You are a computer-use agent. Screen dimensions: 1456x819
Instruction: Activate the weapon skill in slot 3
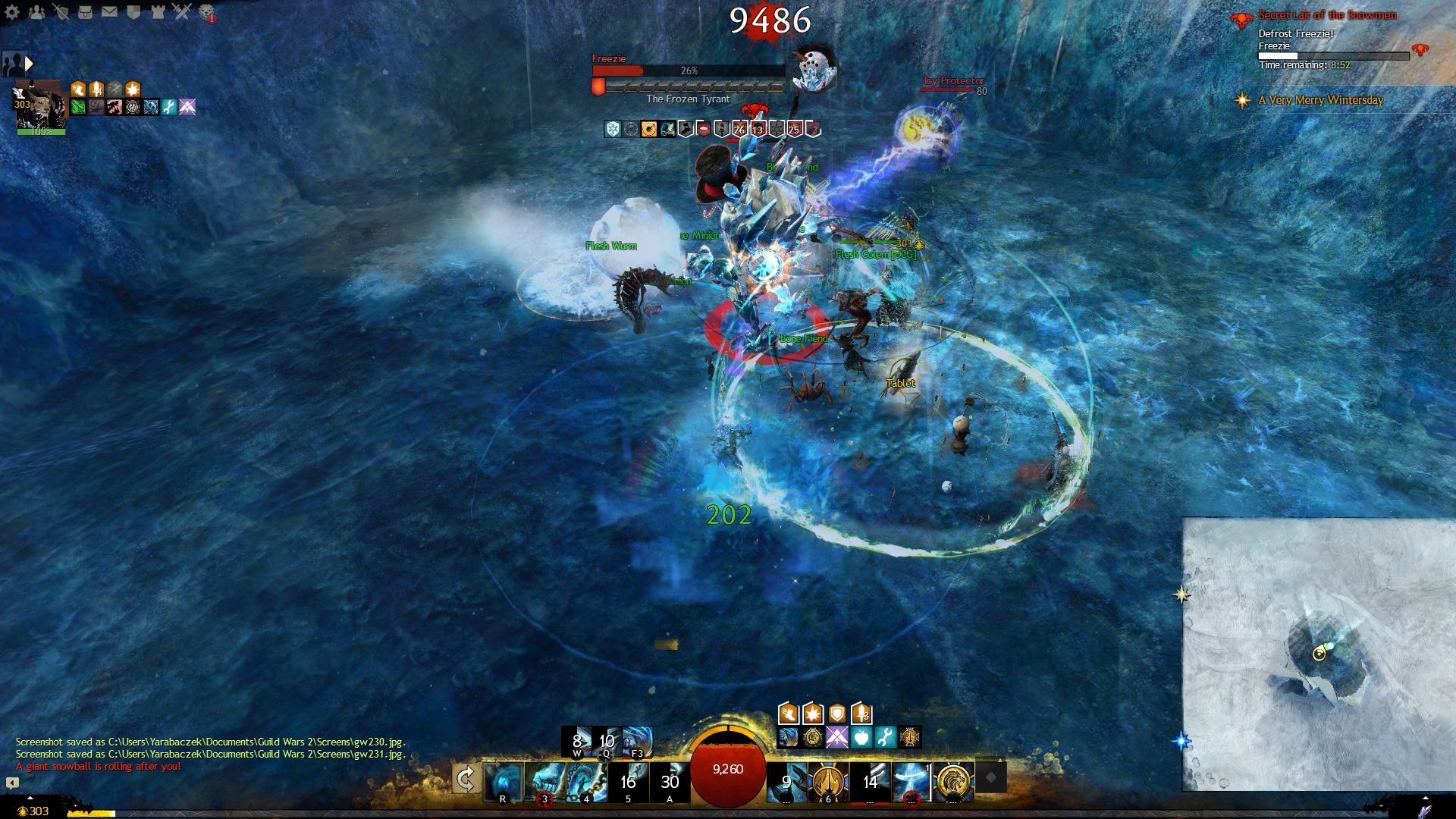544,782
